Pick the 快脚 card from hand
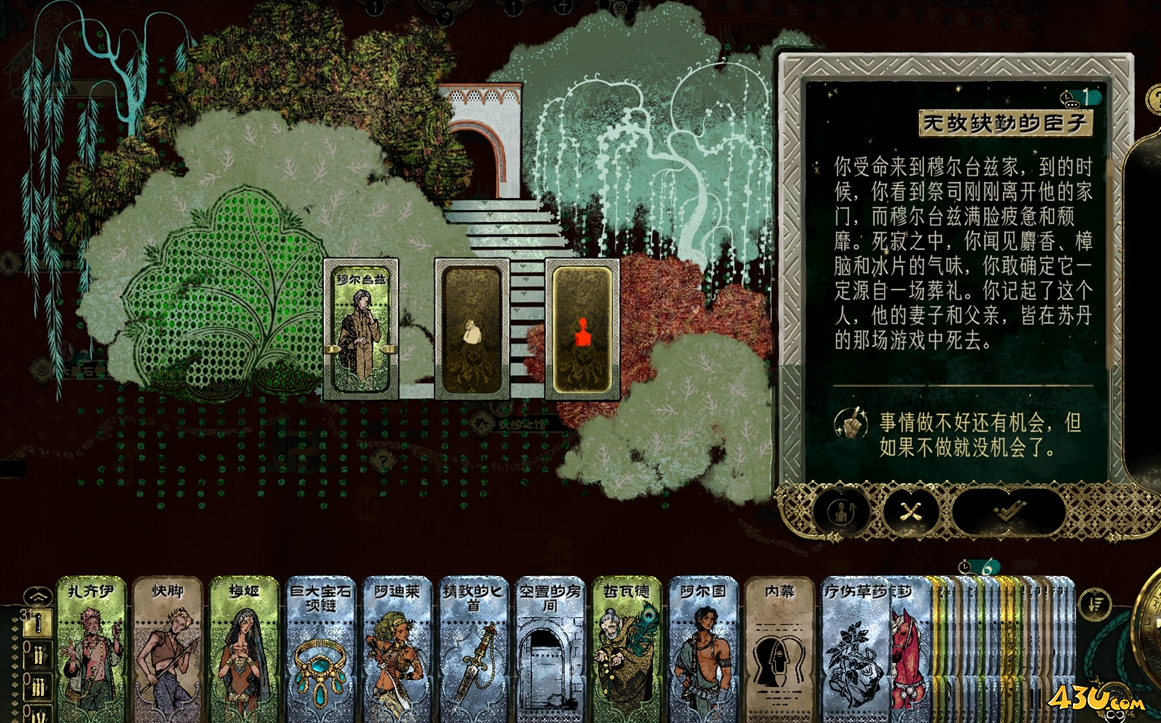 pyautogui.click(x=168, y=648)
